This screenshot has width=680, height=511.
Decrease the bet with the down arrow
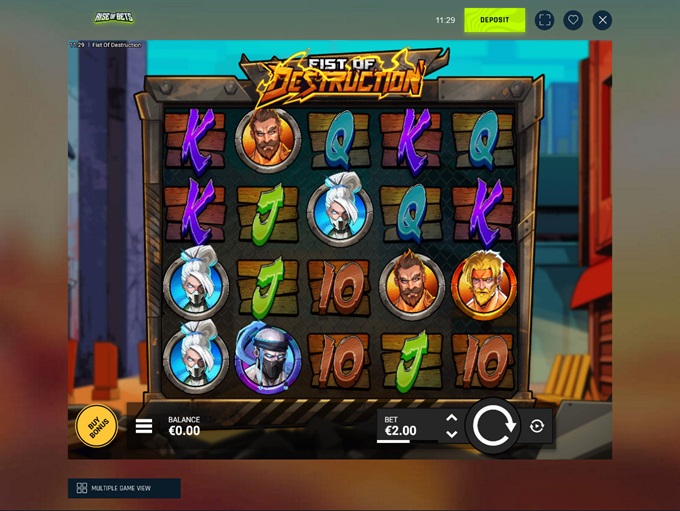click(451, 434)
